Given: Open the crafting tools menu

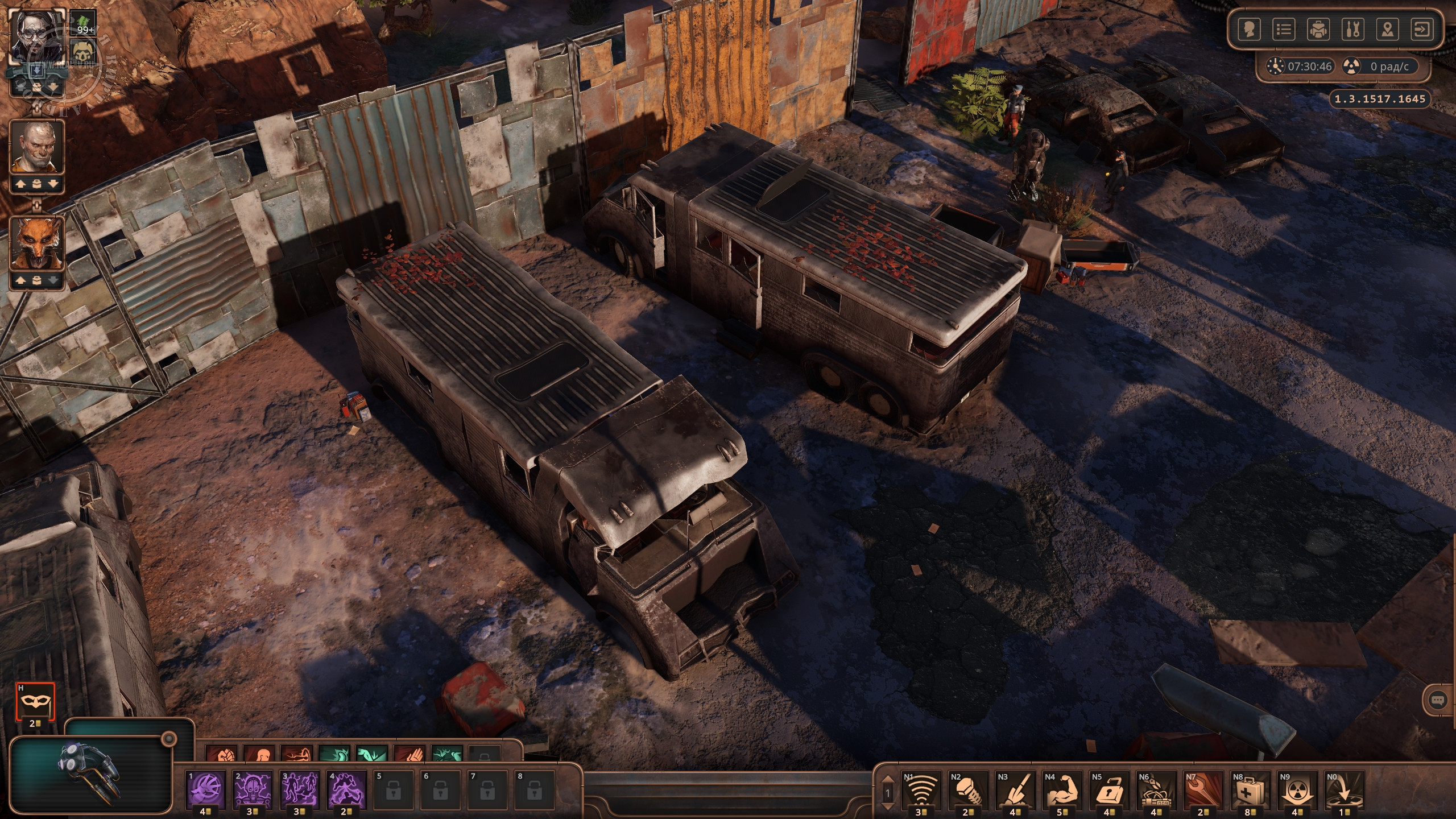Looking at the screenshot, I should pyautogui.click(x=1352, y=29).
